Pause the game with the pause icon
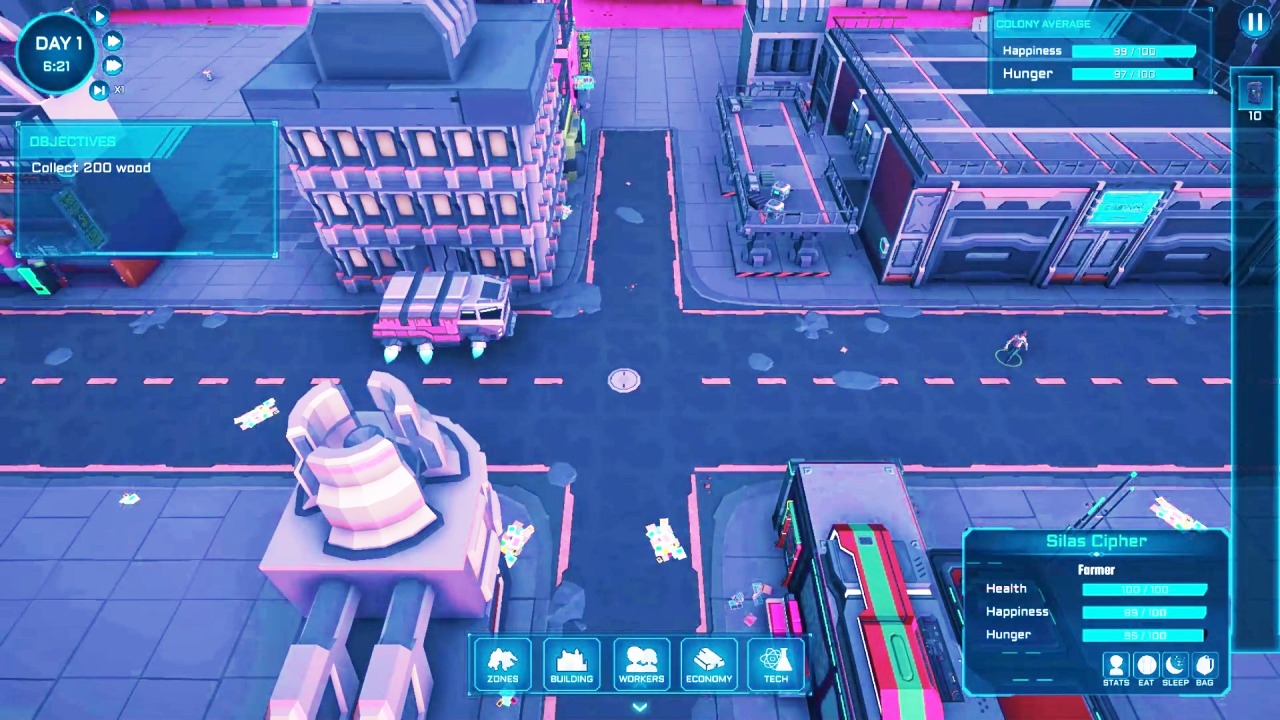This screenshot has width=1280, height=720. click(x=1255, y=22)
